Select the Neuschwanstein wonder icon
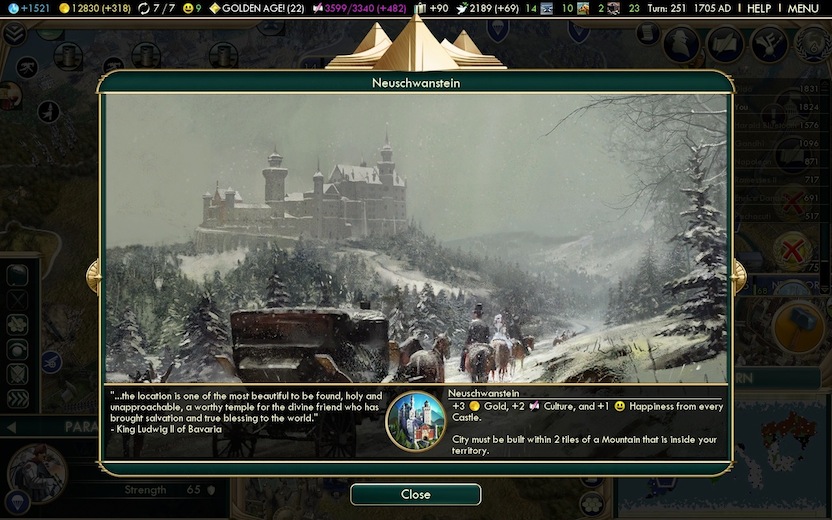832x520 pixels. point(414,421)
